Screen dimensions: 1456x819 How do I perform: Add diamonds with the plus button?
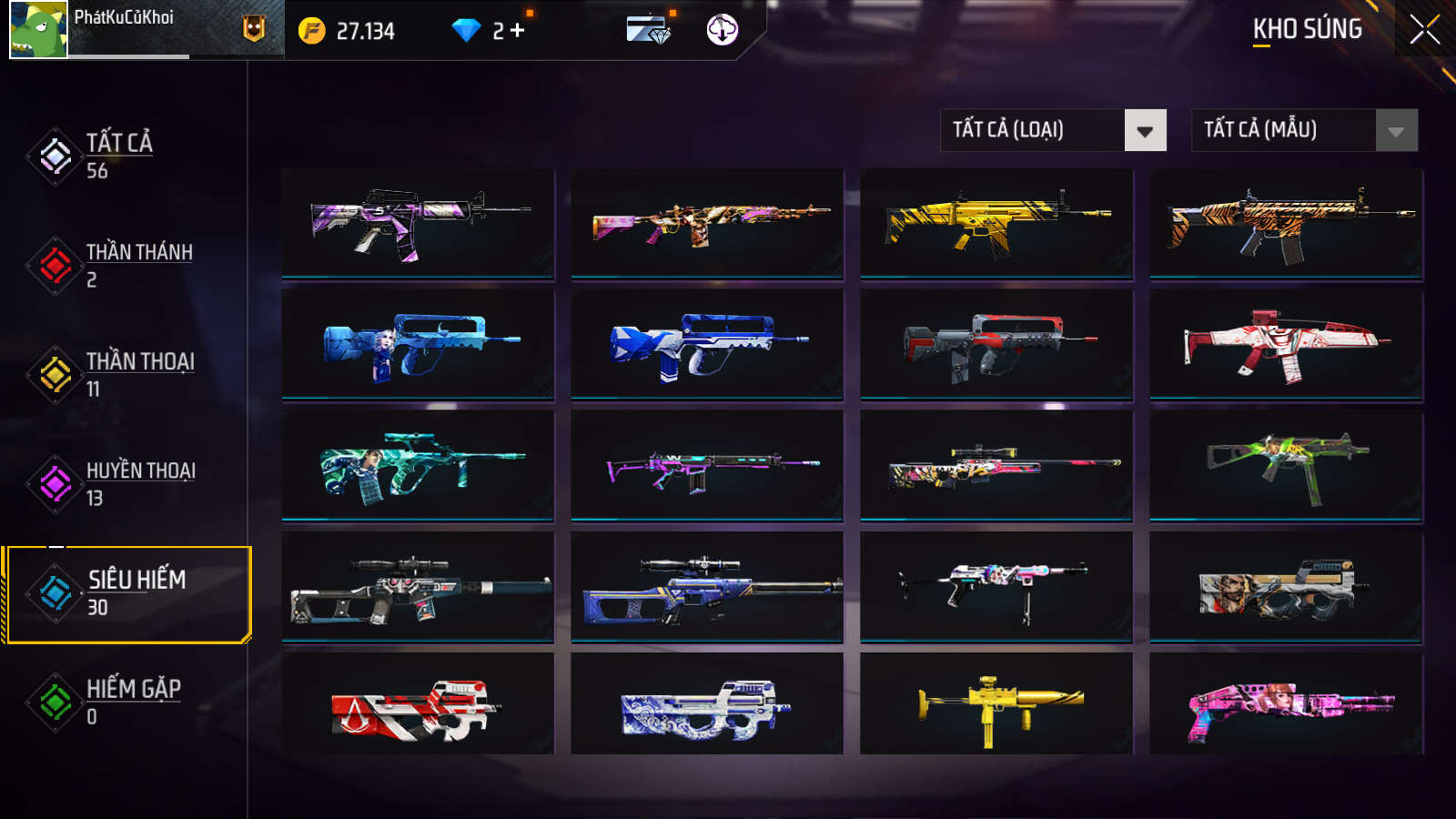518,31
